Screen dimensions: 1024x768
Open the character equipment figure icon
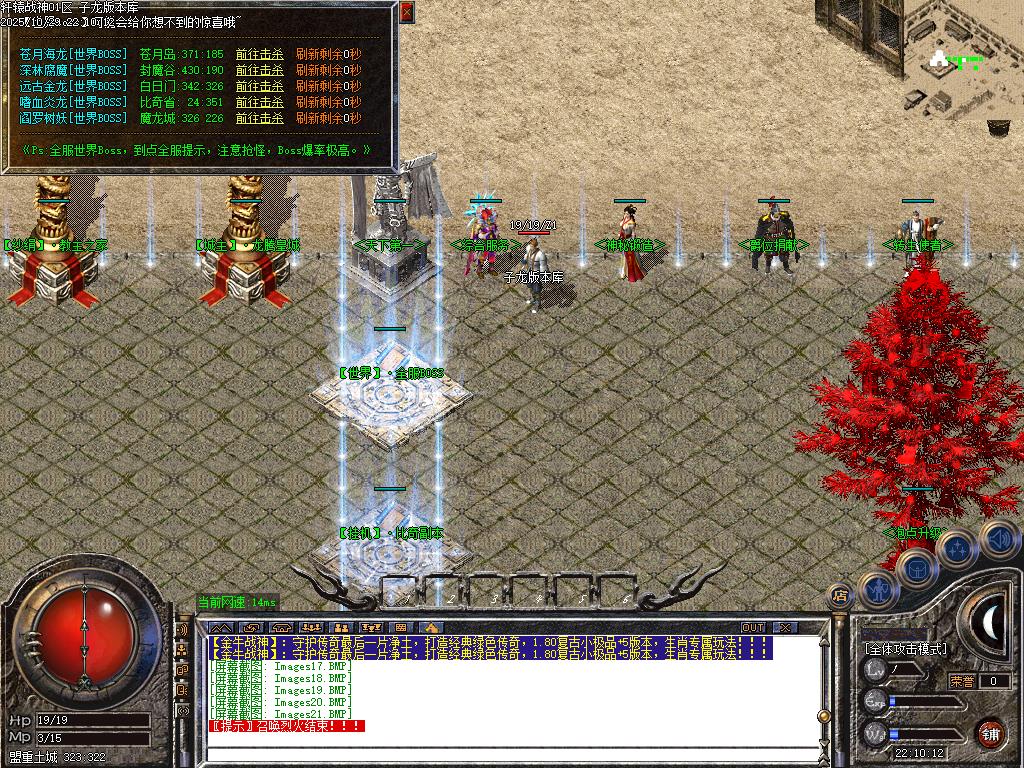coord(878,588)
